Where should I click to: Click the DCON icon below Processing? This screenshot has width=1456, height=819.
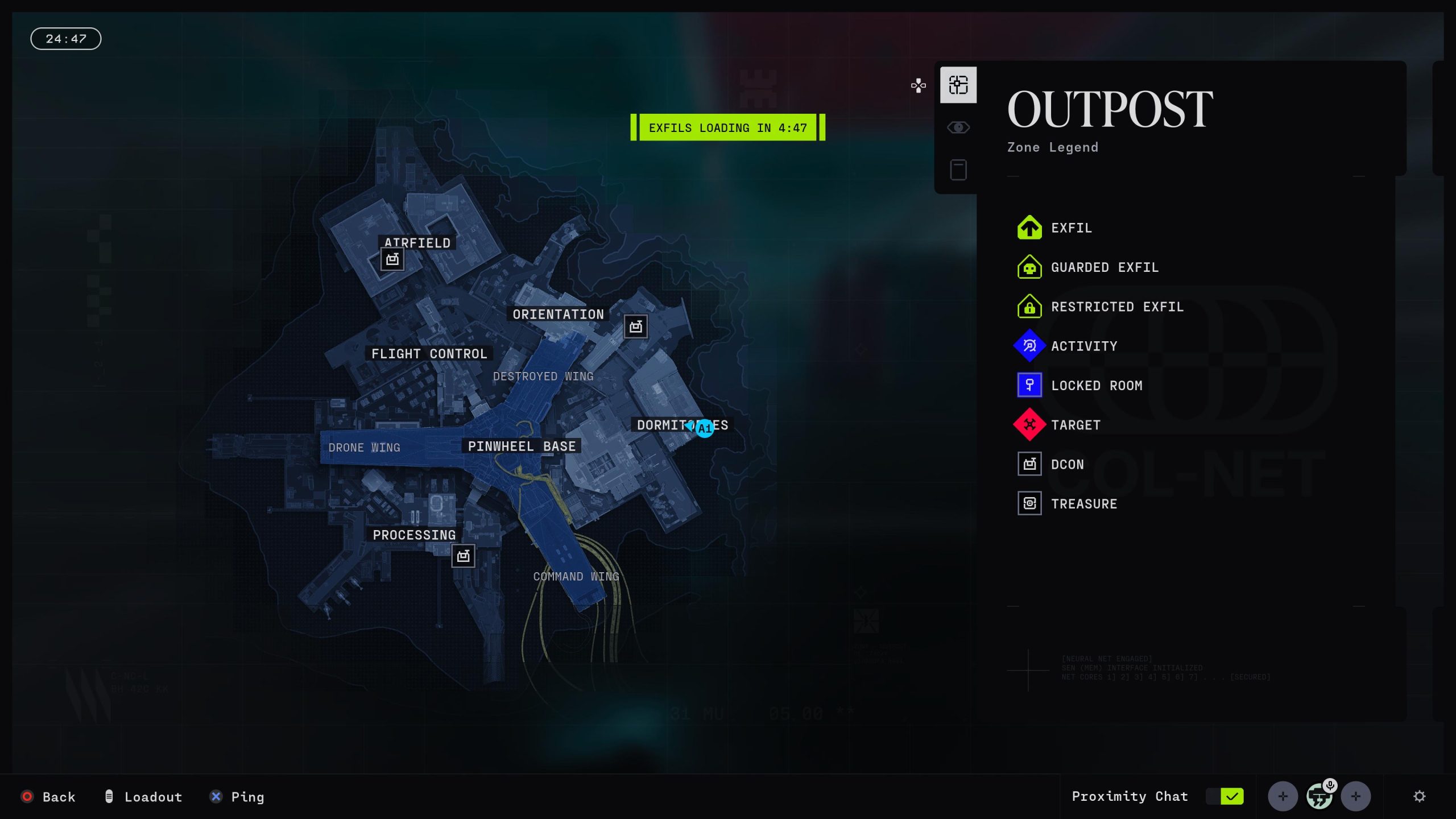click(464, 556)
